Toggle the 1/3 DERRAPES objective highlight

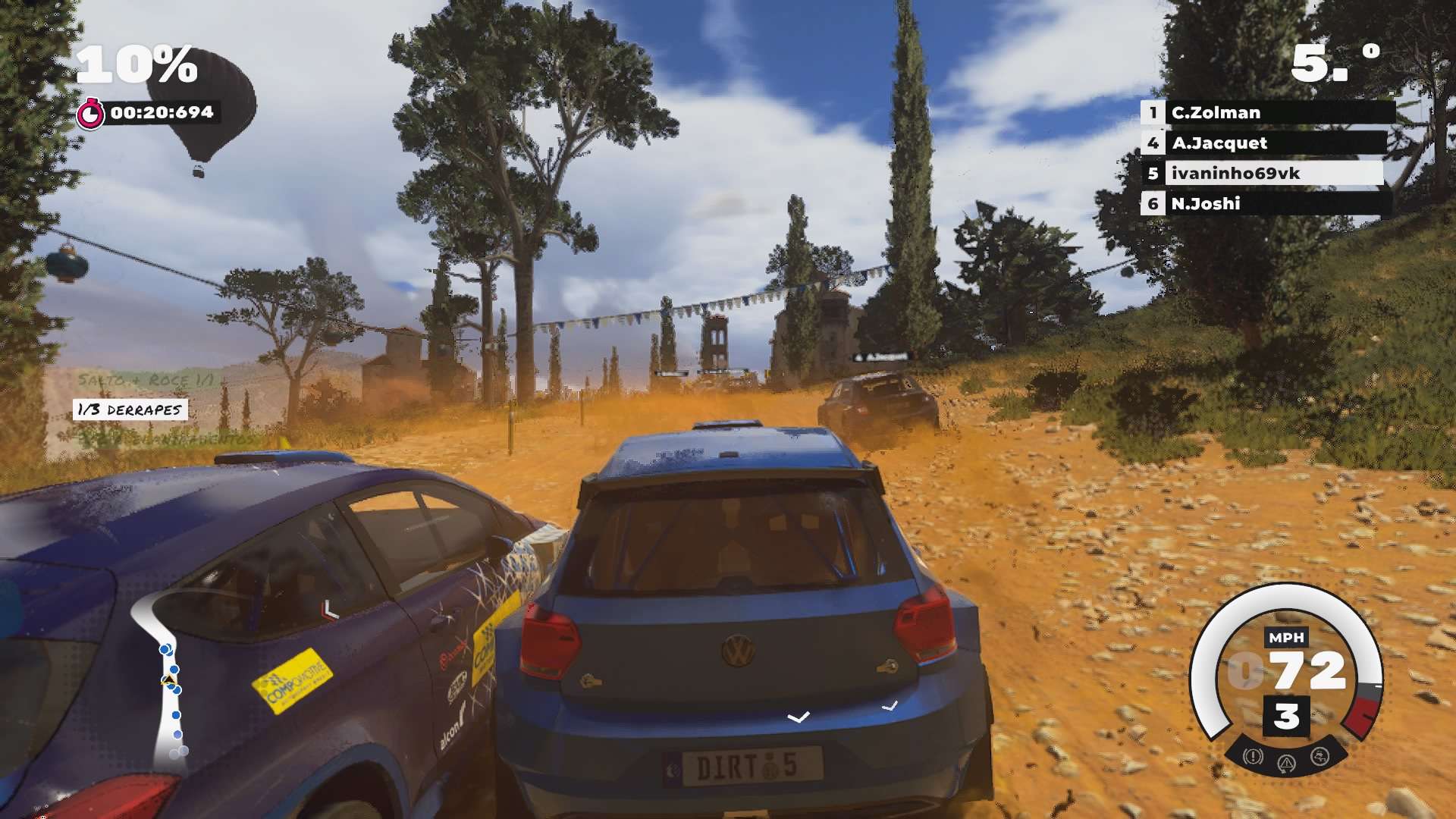[x=127, y=410]
